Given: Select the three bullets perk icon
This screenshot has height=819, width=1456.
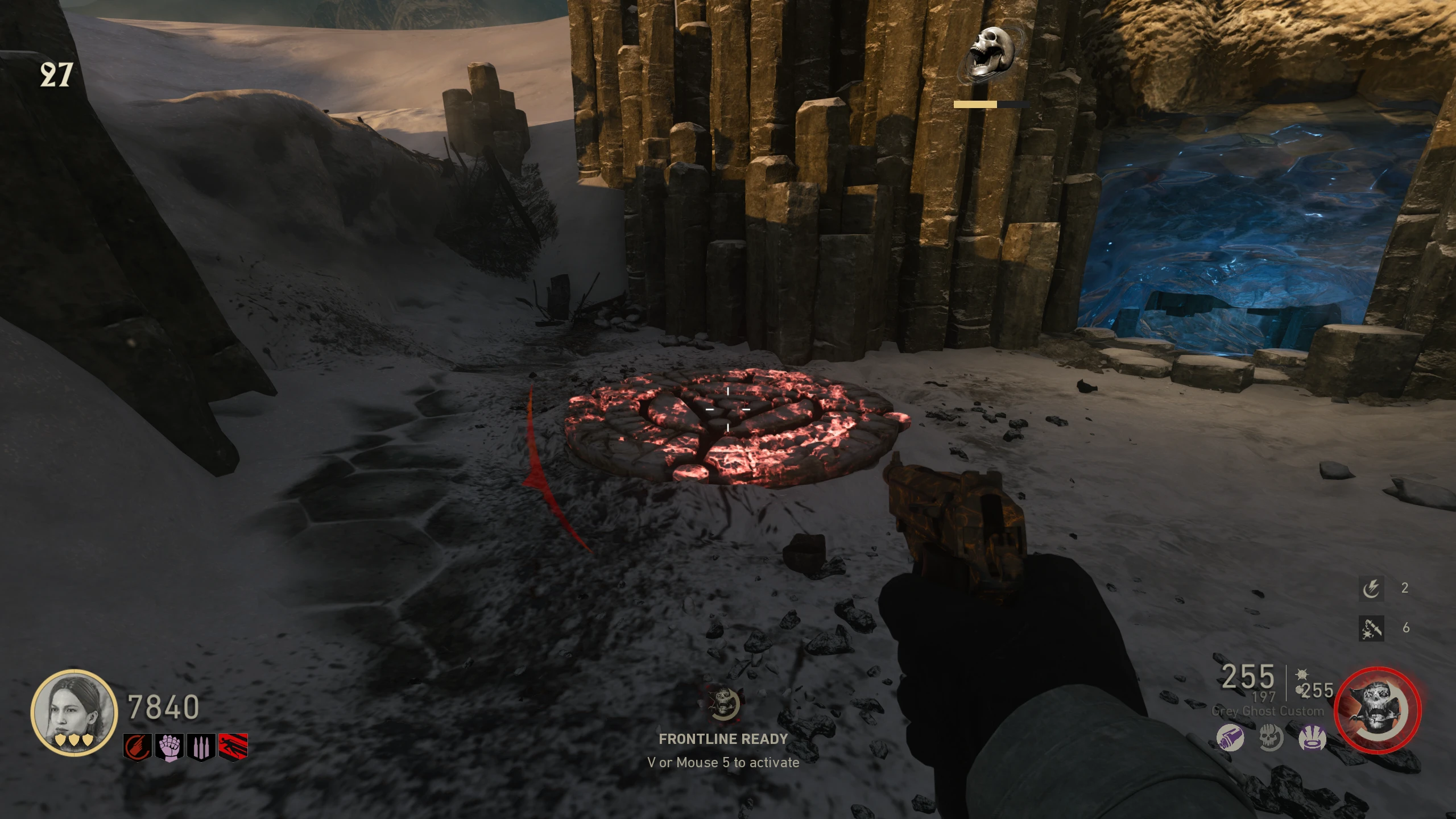Looking at the screenshot, I should pyautogui.click(x=201, y=747).
